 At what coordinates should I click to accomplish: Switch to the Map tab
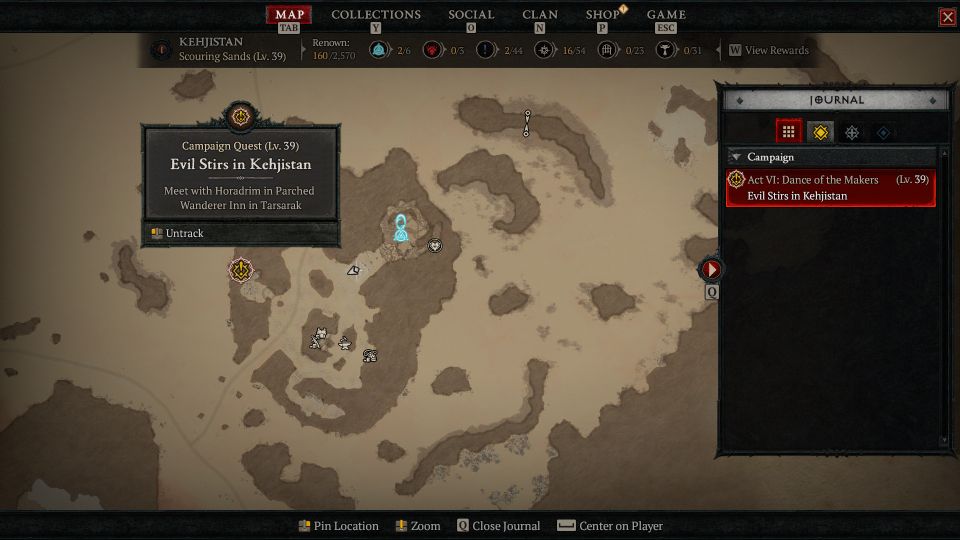pyautogui.click(x=289, y=15)
